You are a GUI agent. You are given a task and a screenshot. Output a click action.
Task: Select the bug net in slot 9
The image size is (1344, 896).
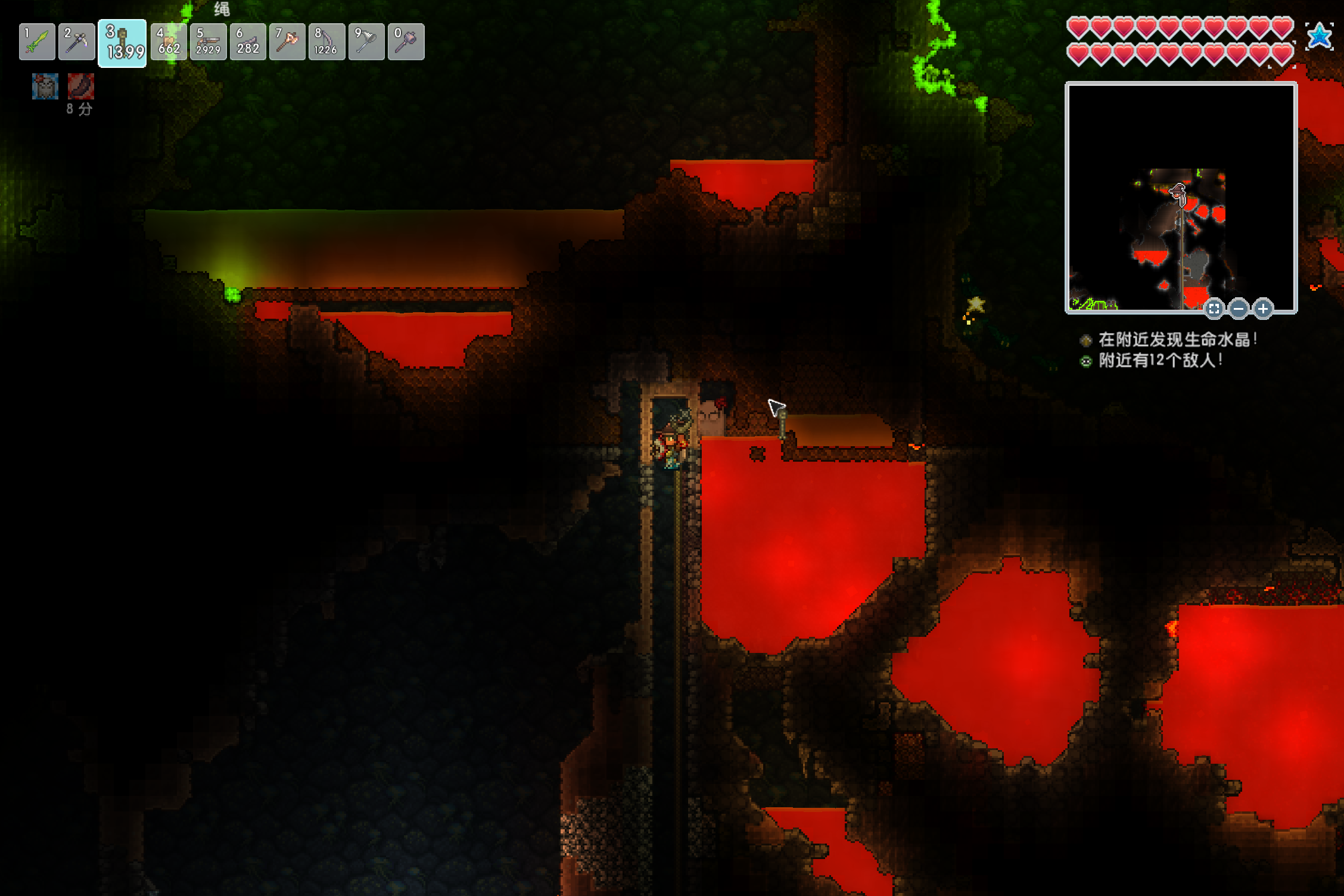[x=366, y=42]
